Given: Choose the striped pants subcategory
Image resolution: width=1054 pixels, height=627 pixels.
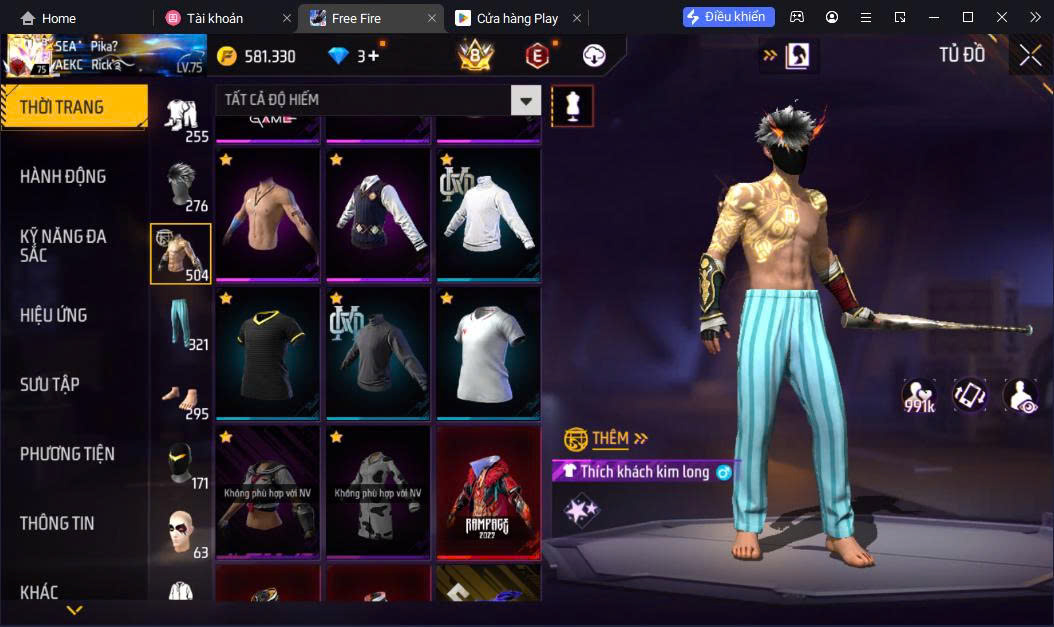Looking at the screenshot, I should coord(181,323).
